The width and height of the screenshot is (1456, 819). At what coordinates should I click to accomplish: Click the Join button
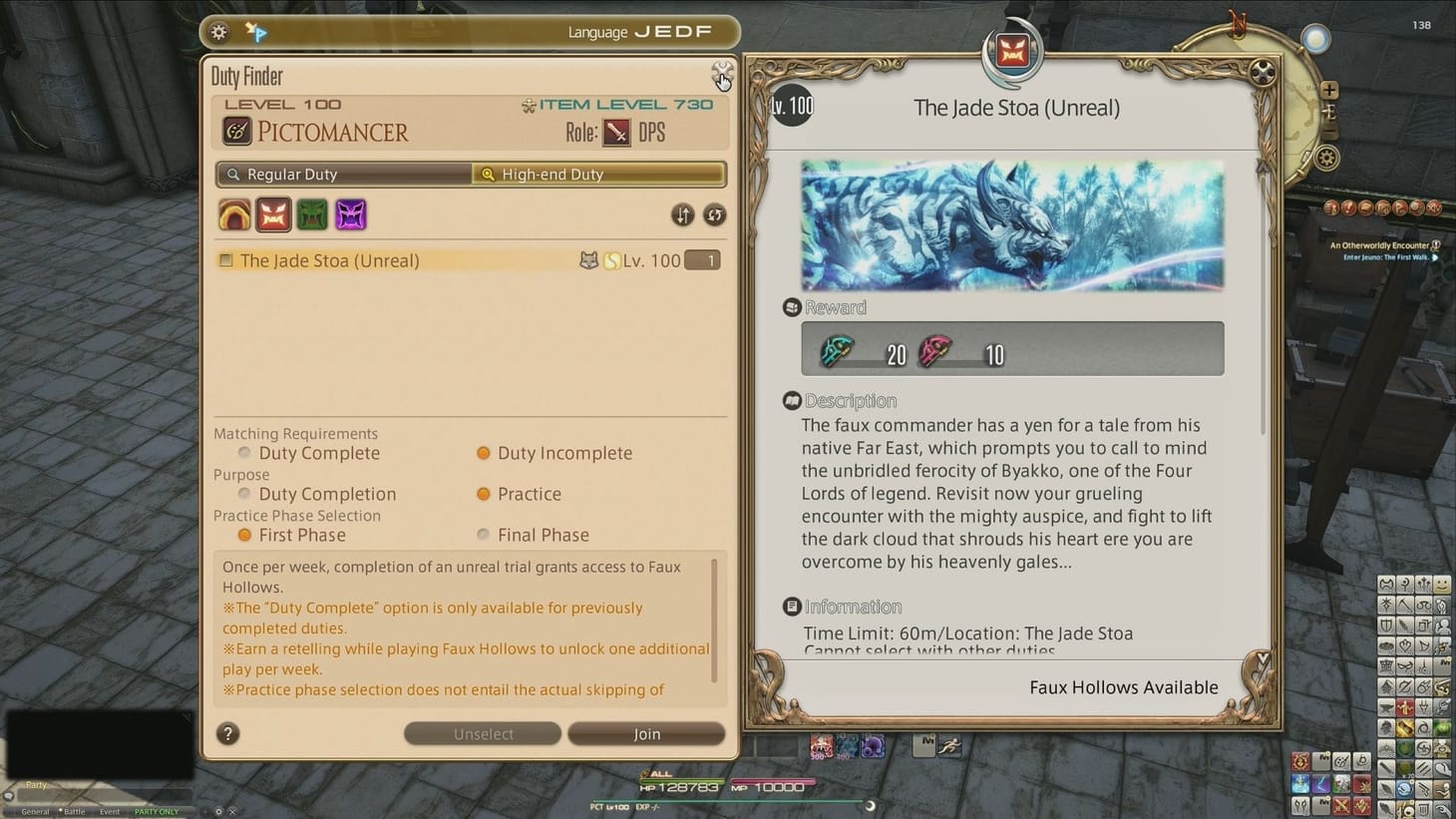646,733
